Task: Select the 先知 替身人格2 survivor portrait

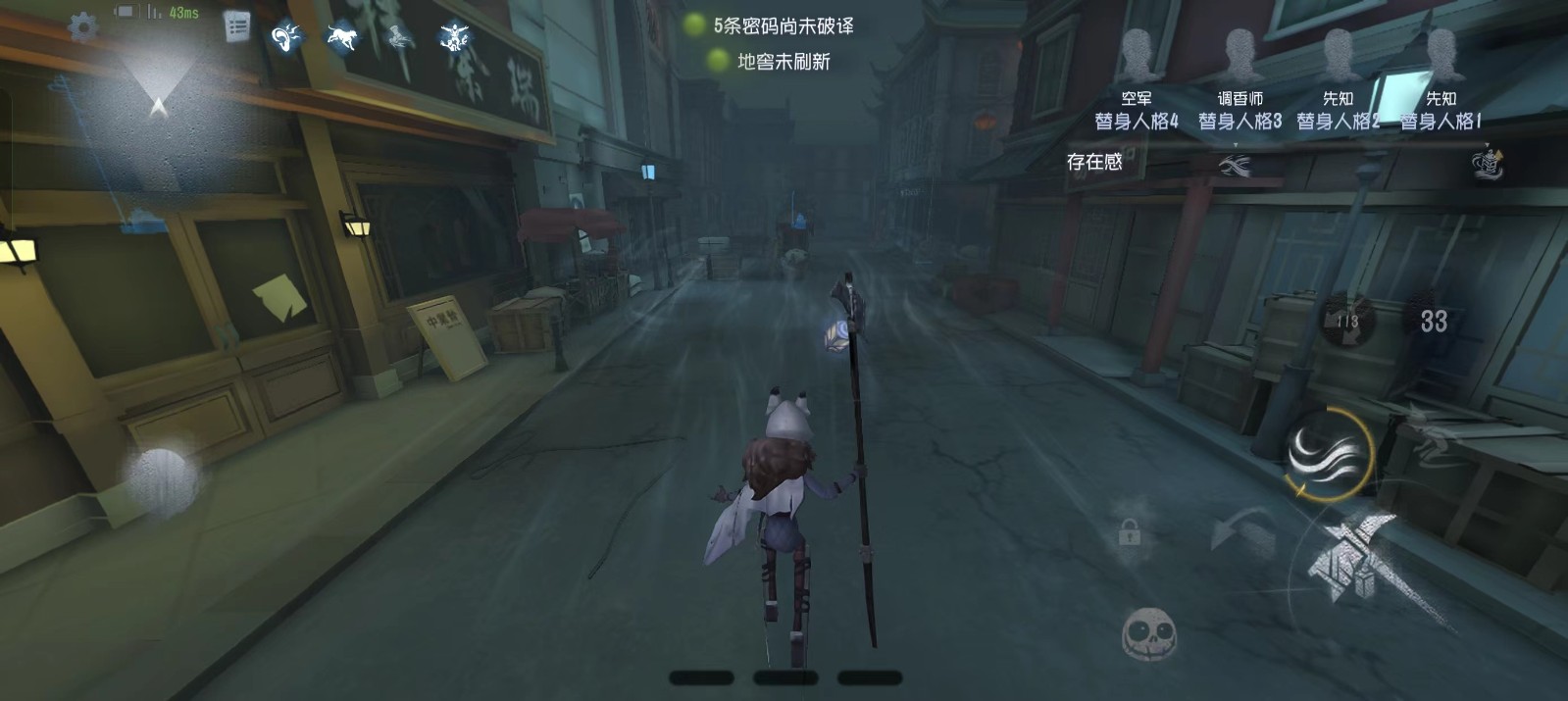Action: [x=1338, y=54]
